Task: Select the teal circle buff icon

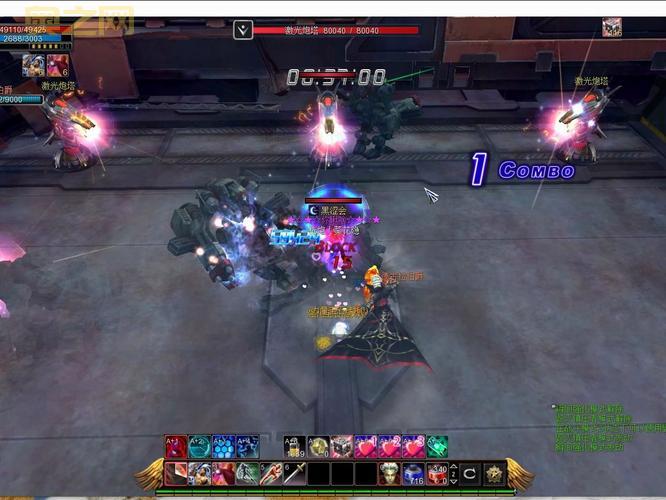Action: pyautogui.click(x=199, y=447)
